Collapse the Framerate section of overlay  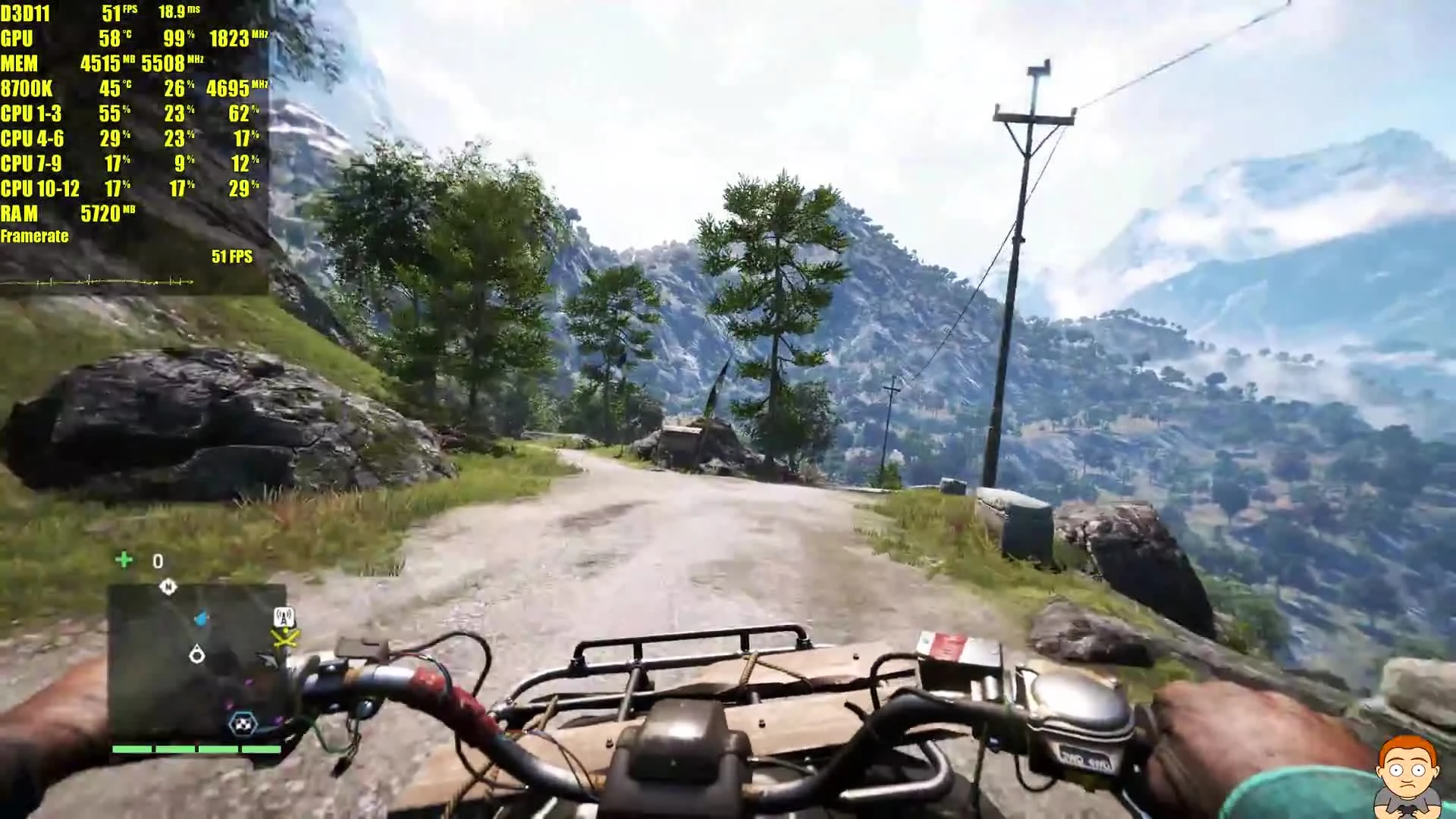tap(34, 236)
